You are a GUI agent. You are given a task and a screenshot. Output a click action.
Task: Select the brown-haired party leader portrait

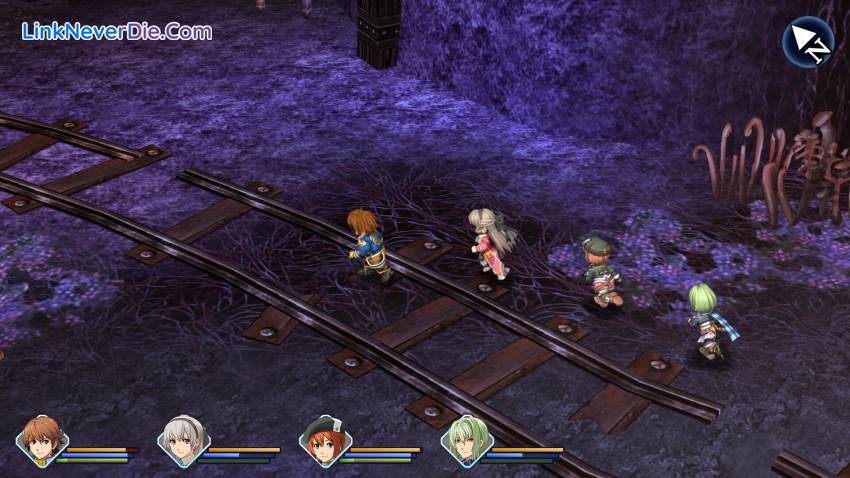(42, 441)
